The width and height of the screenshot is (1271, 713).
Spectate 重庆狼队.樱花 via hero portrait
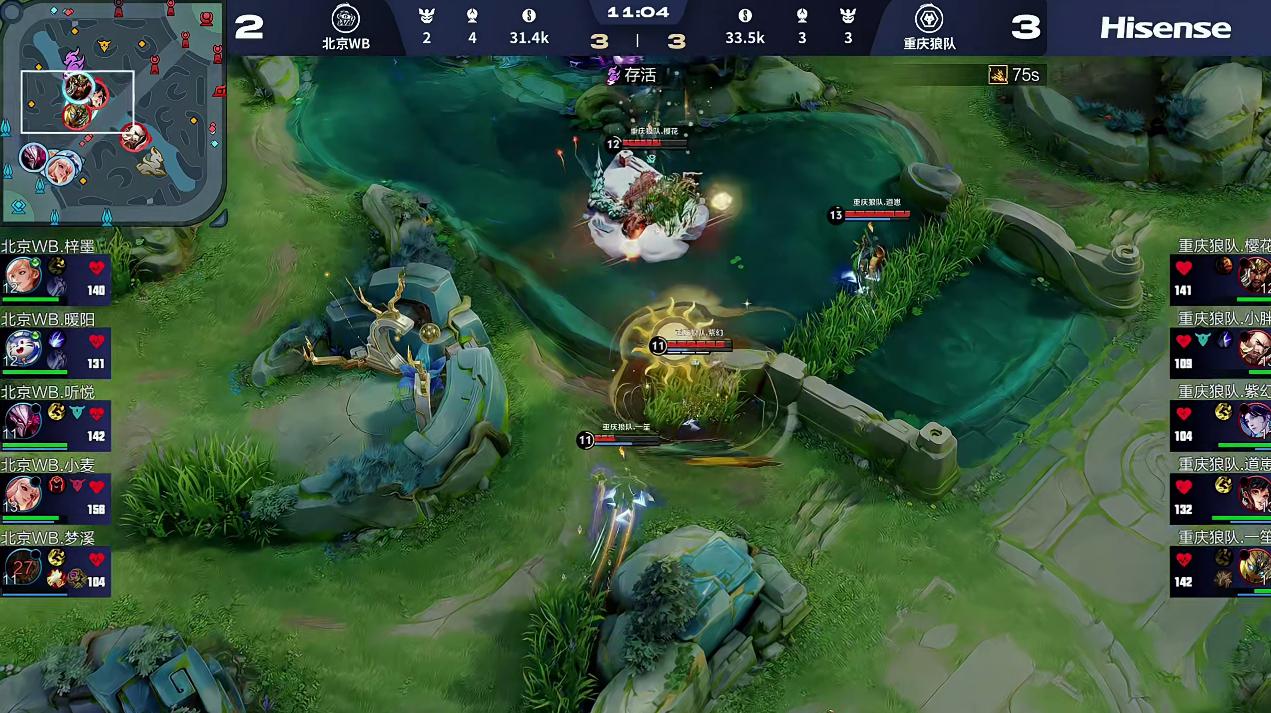pyautogui.click(x=1254, y=273)
